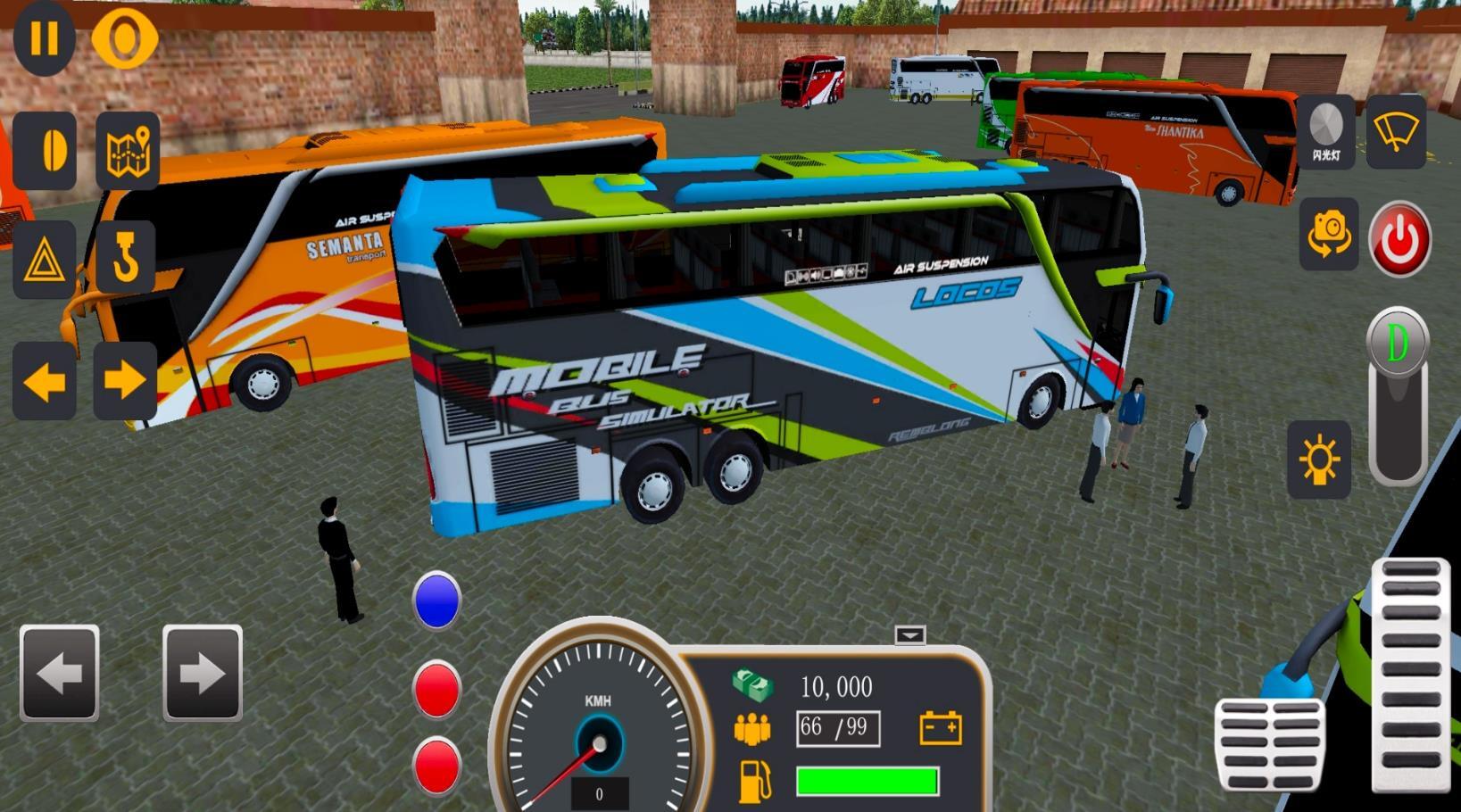Viewport: 1461px width, 812px height.
Task: Activate the tow hook button
Action: tap(125, 258)
